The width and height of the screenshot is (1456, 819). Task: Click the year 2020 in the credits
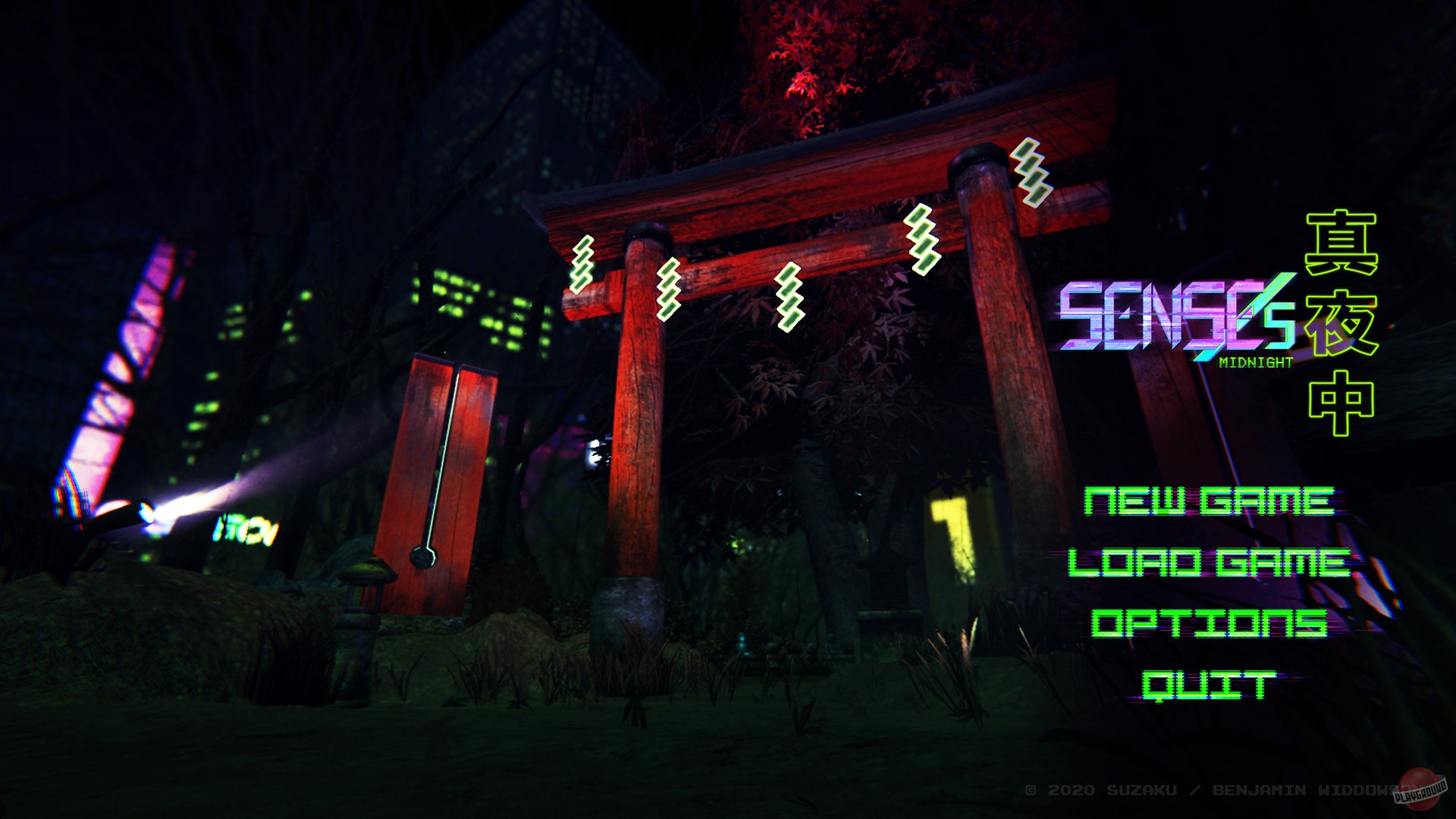[1072, 789]
